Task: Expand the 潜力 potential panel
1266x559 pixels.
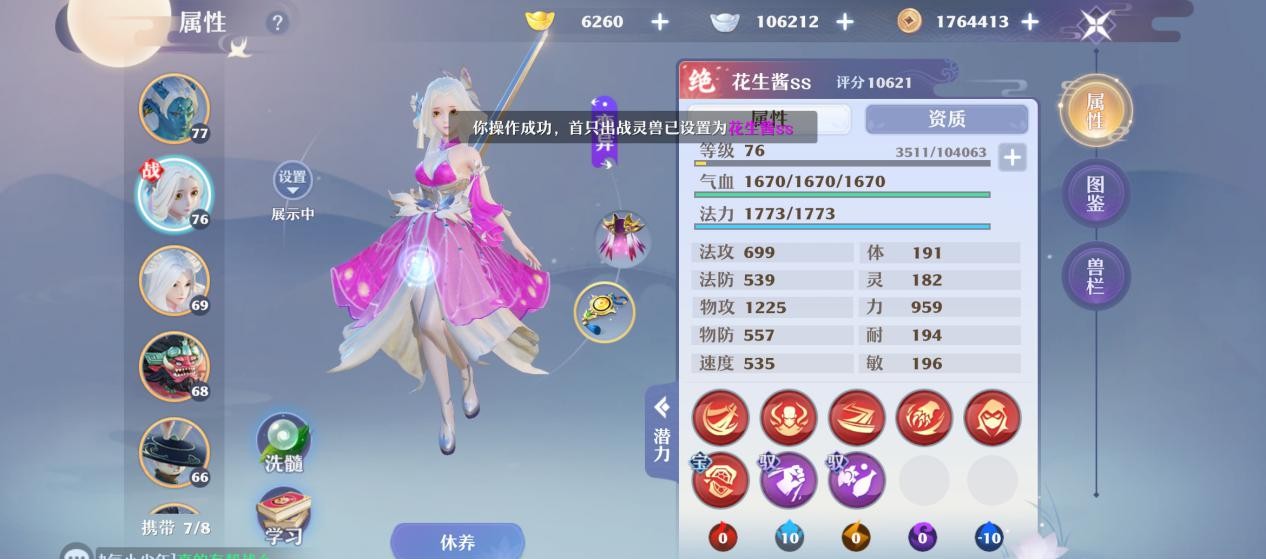Action: 661,432
